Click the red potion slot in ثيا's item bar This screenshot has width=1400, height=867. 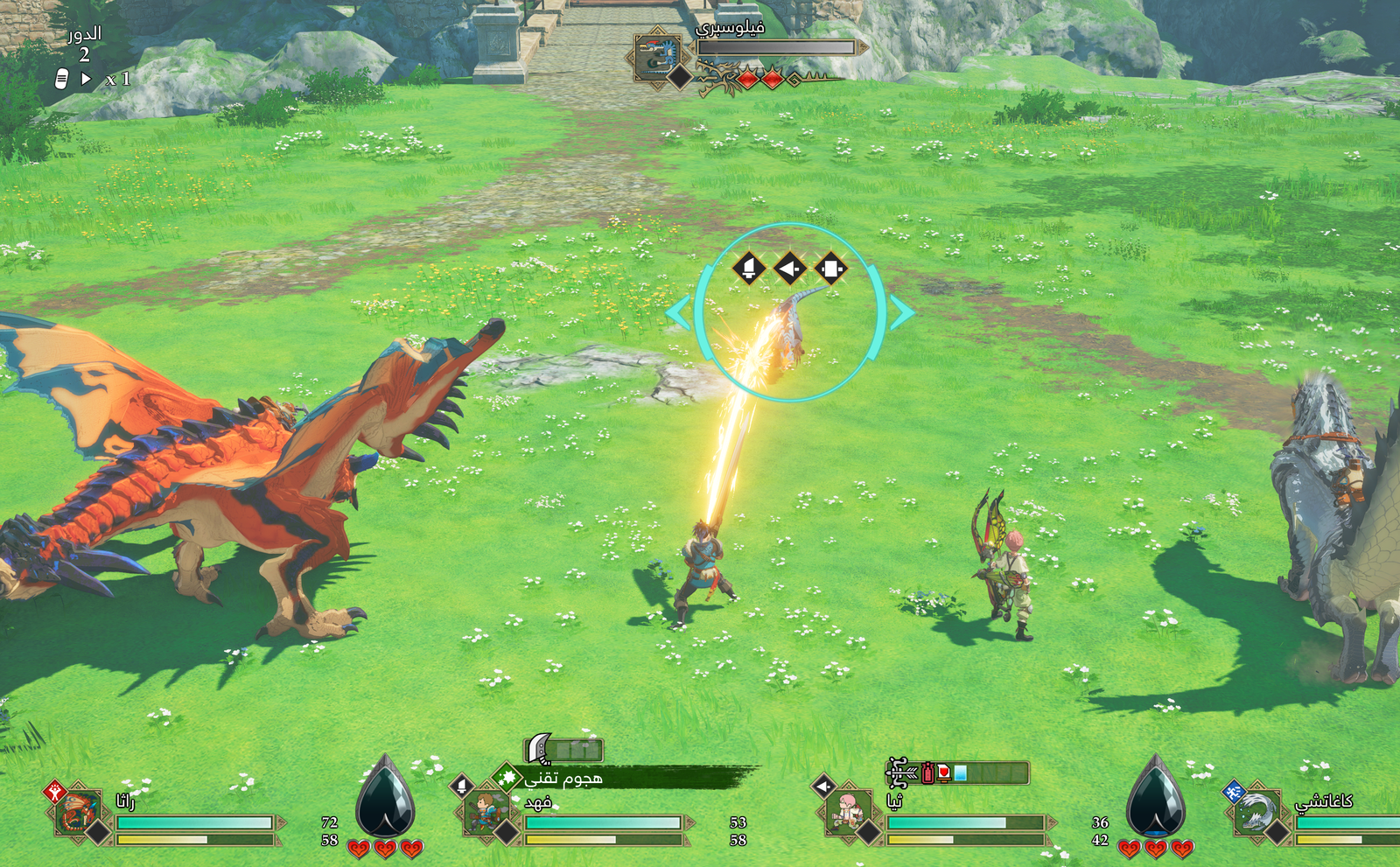(x=929, y=772)
